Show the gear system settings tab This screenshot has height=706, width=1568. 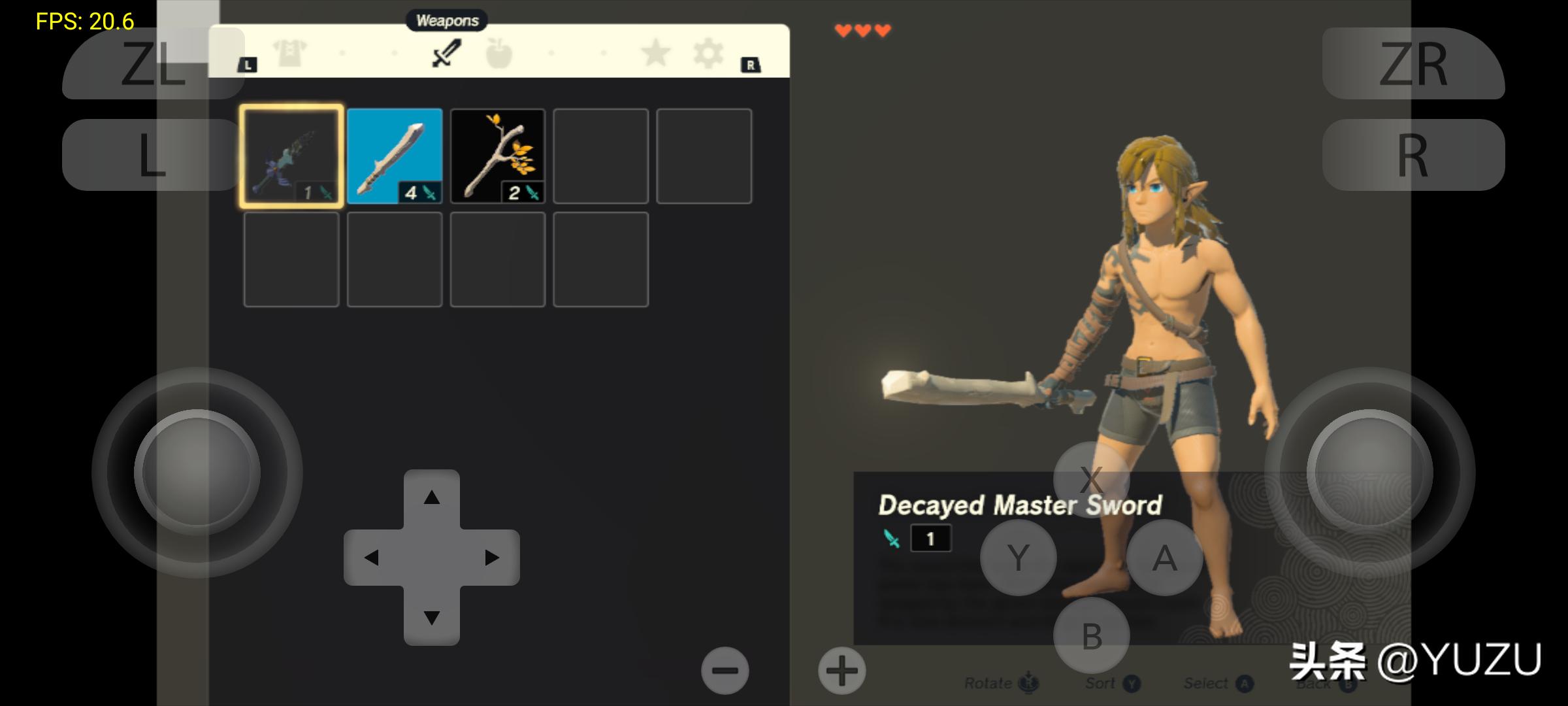pyautogui.click(x=708, y=54)
